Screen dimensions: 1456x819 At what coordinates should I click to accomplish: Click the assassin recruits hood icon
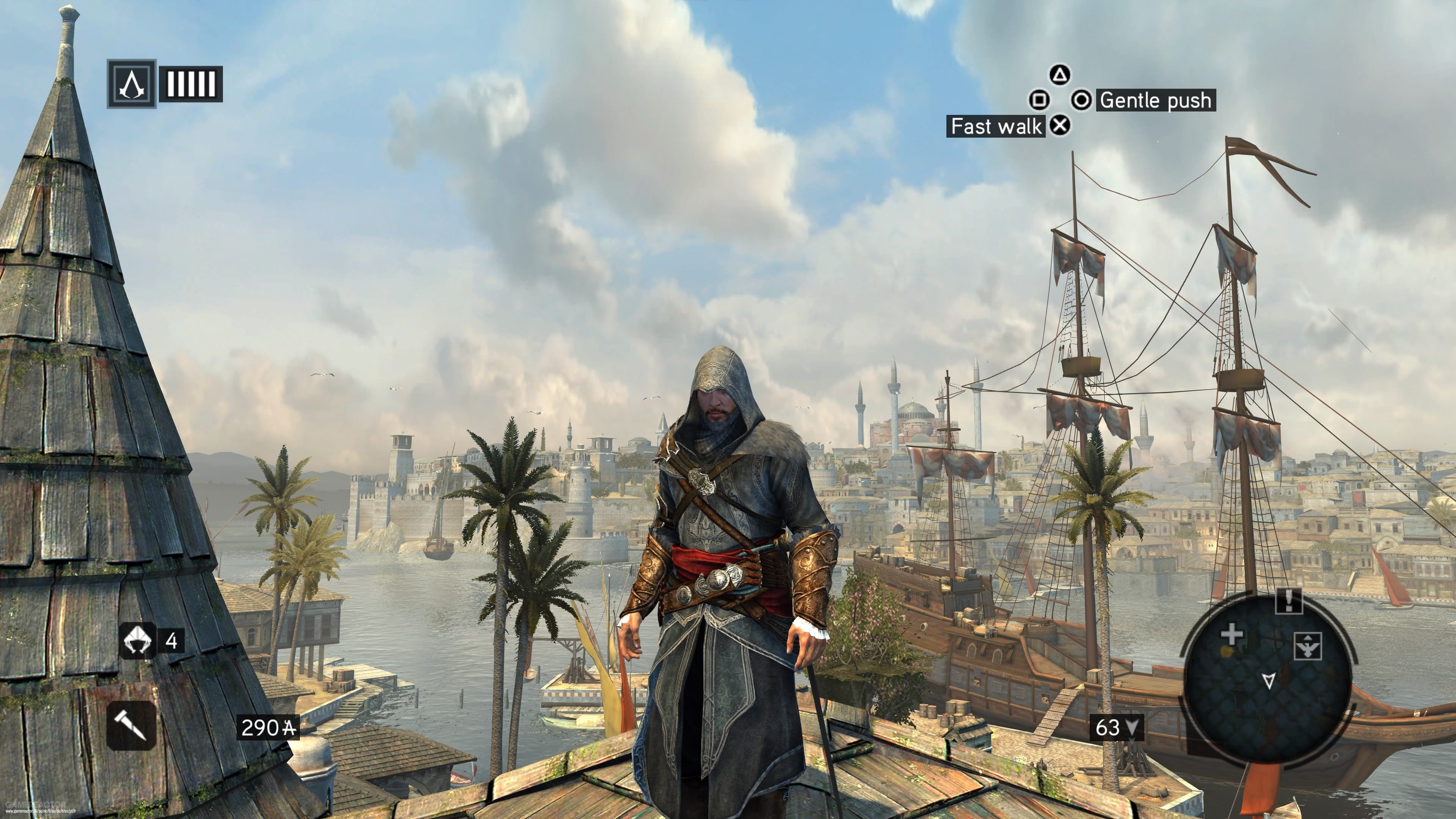pos(137,640)
